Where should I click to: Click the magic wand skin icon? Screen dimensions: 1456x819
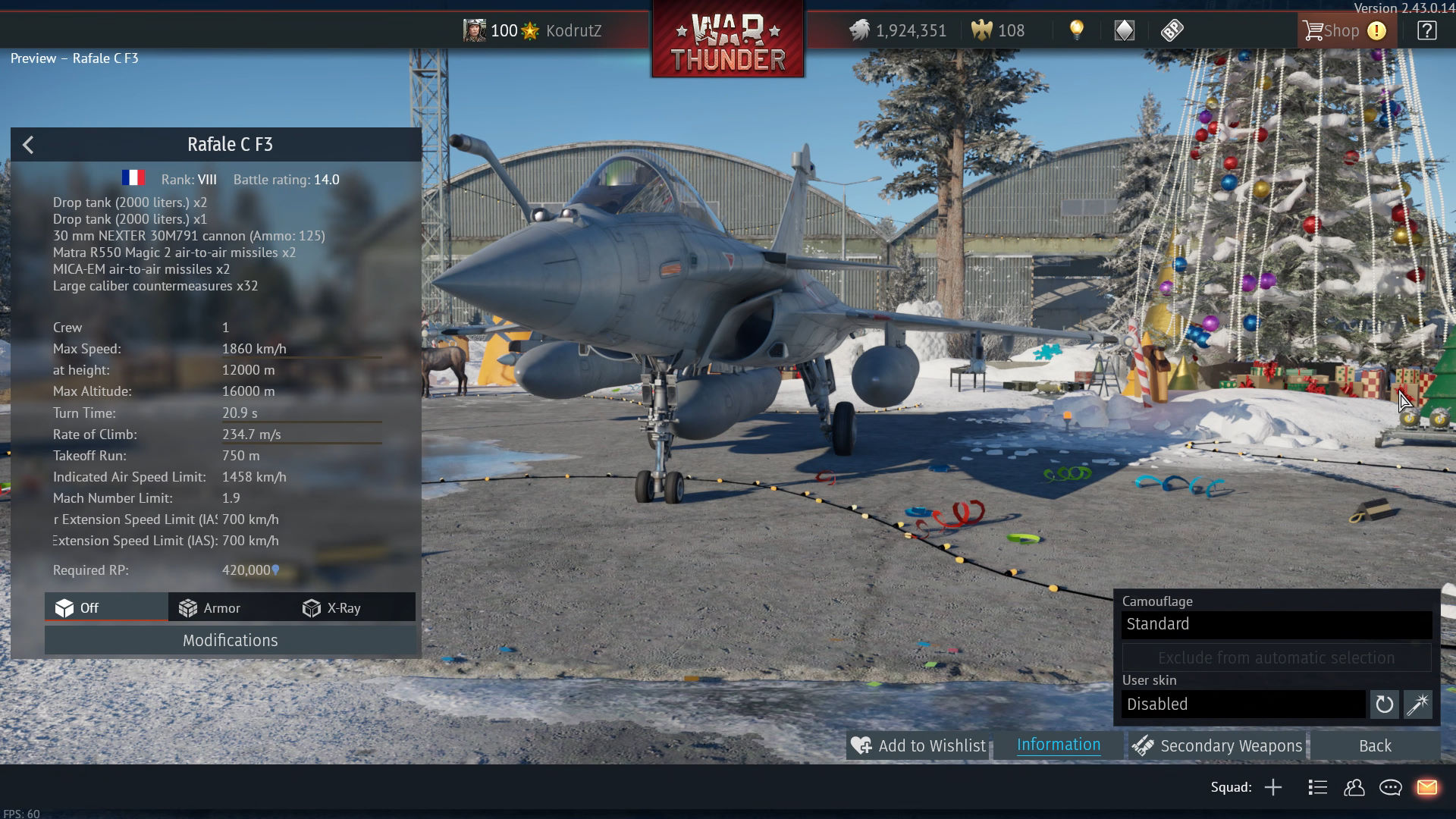[1417, 704]
